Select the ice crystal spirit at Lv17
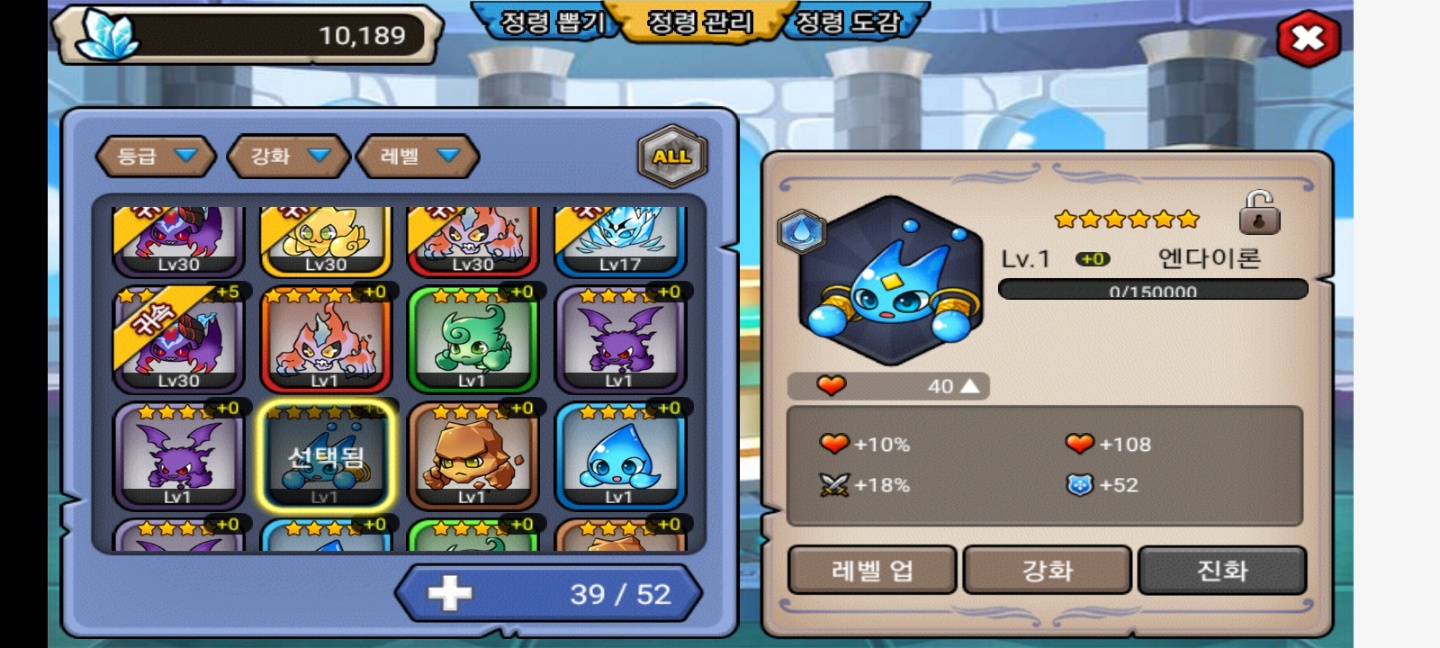1440x648 pixels. [620, 240]
